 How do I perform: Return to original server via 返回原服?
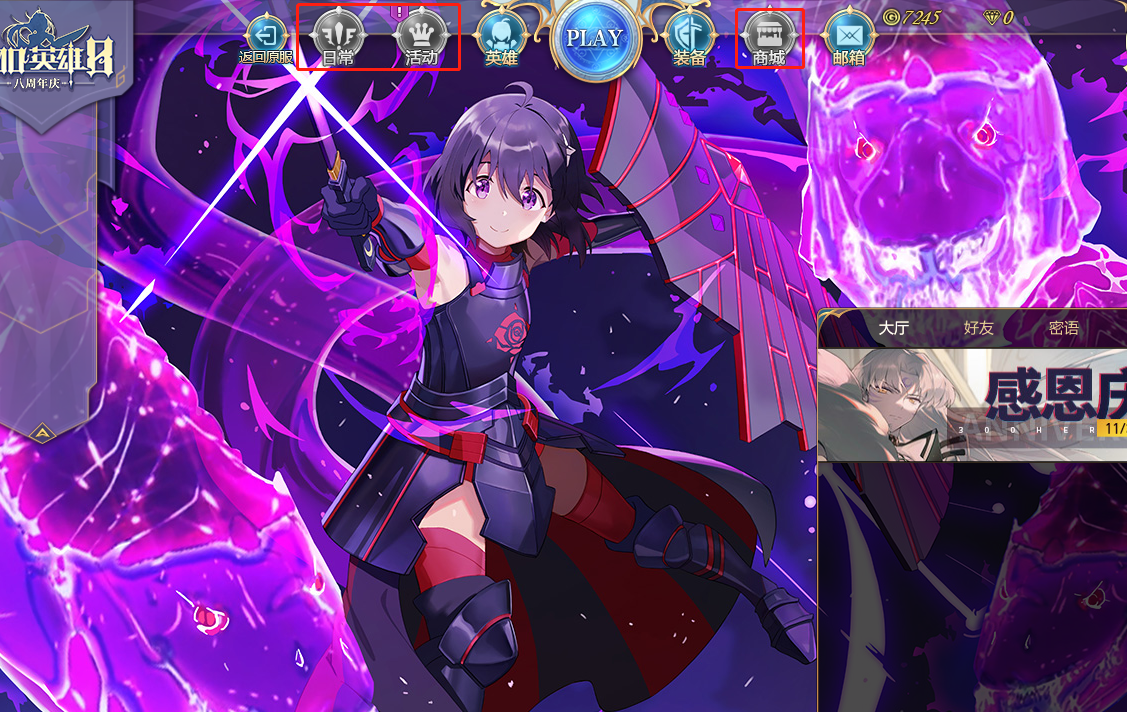point(266,39)
